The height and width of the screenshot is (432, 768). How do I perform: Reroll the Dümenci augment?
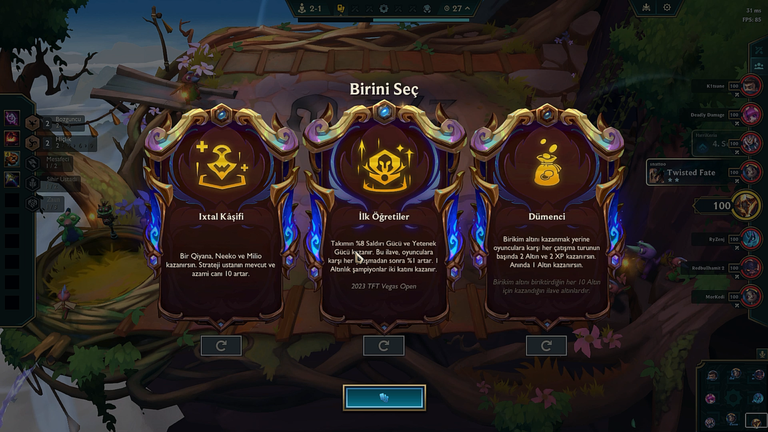coord(547,345)
